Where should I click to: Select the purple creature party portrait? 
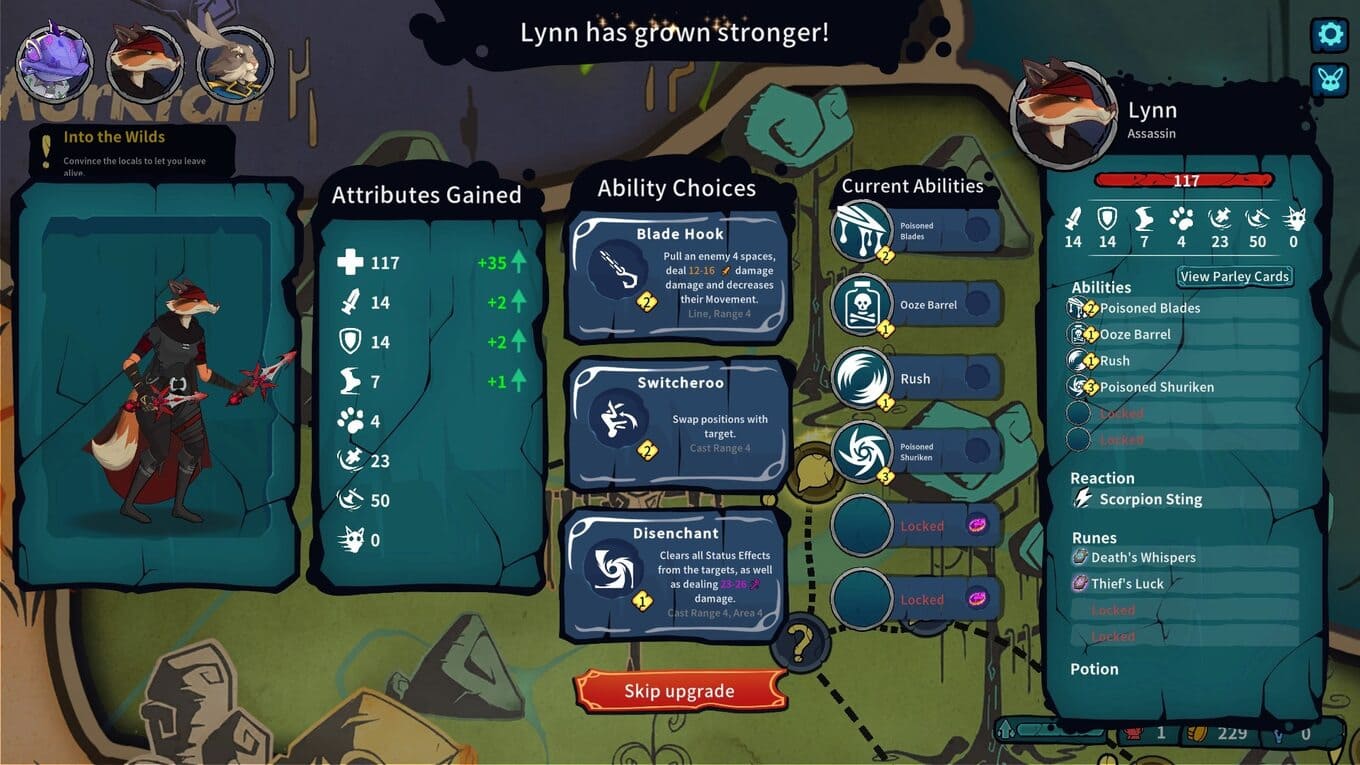tap(55, 63)
